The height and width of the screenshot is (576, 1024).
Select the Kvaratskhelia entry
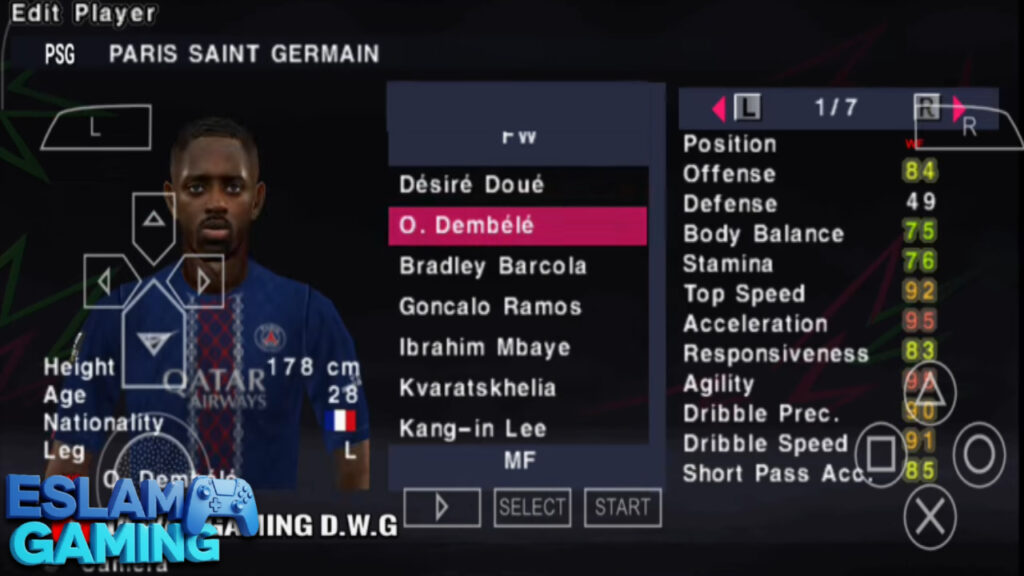click(477, 388)
